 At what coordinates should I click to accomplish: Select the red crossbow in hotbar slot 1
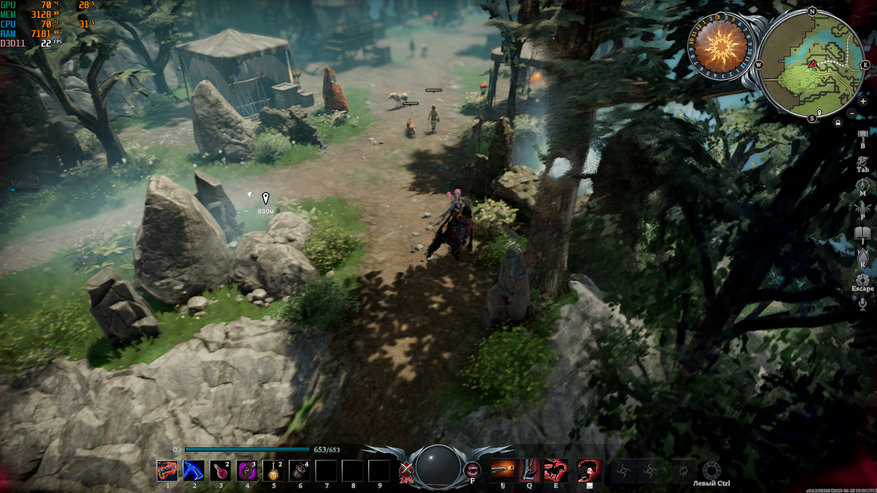tap(168, 470)
